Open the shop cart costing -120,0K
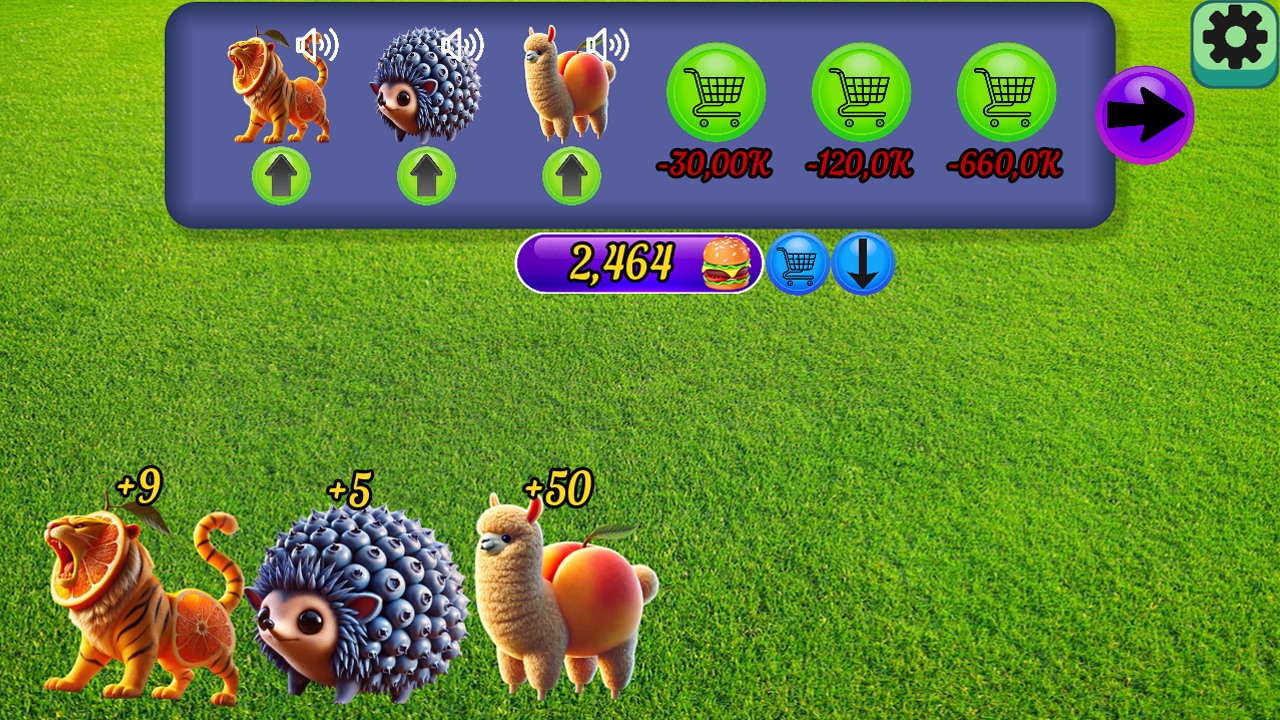Image resolution: width=1280 pixels, height=720 pixels. point(859,92)
